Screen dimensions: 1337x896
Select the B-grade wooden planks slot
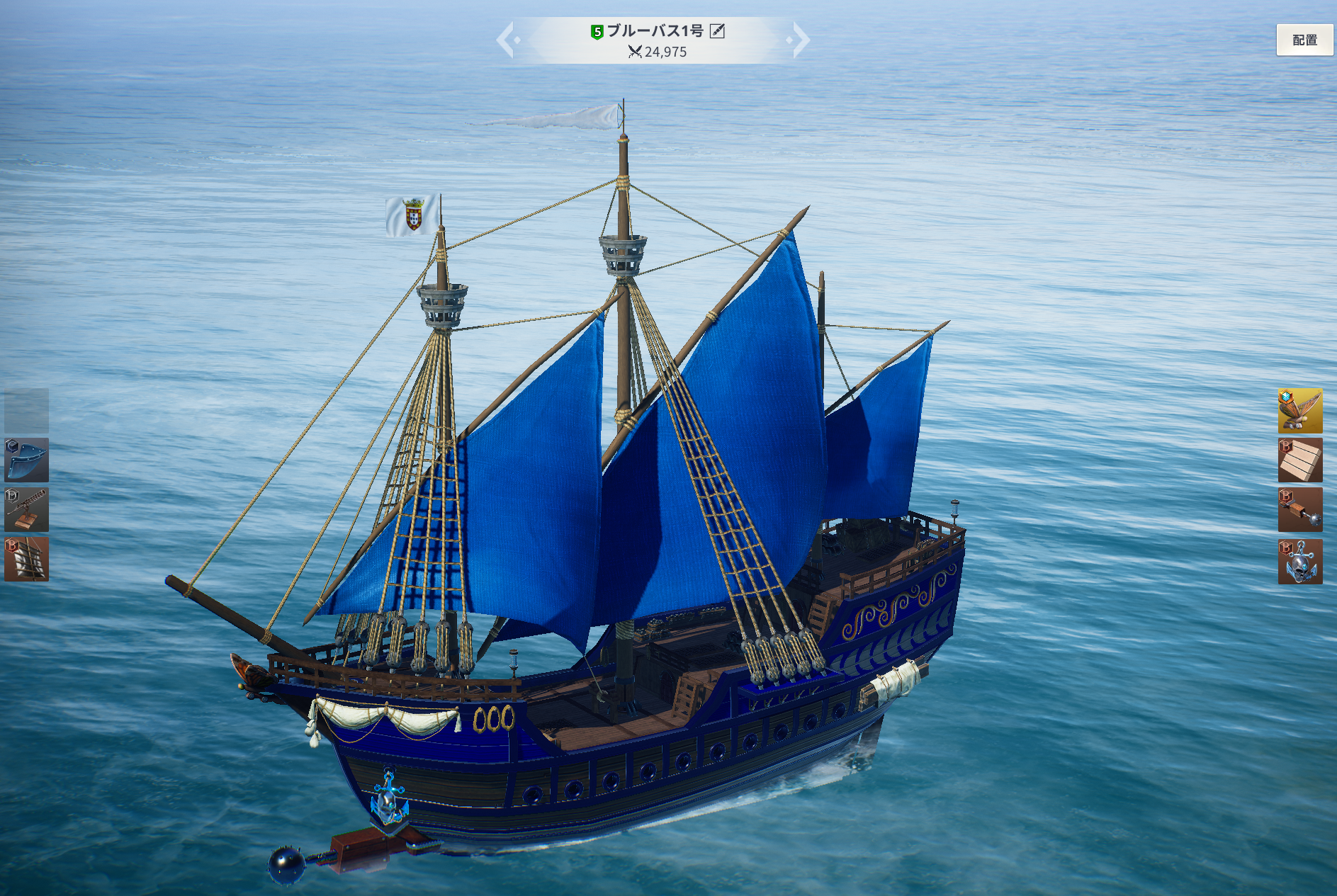1299,460
